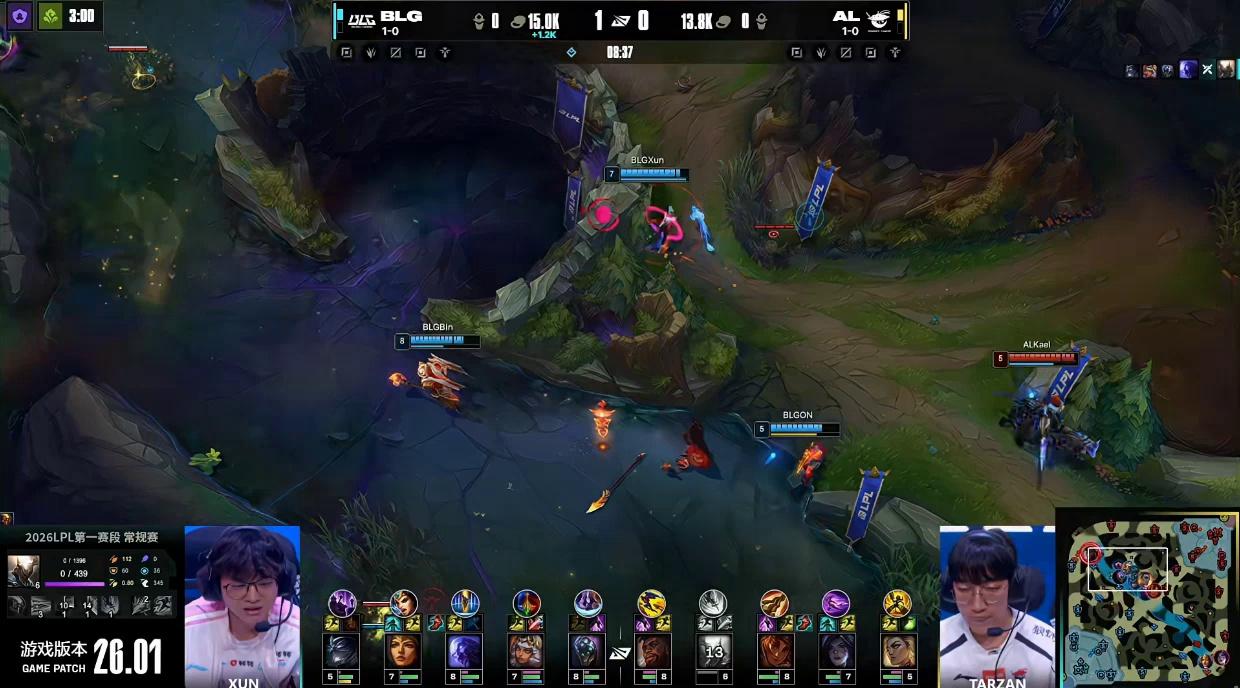This screenshot has width=1240, height=688.
Task: Select the purple objective icon at top-left
Action: [19, 15]
